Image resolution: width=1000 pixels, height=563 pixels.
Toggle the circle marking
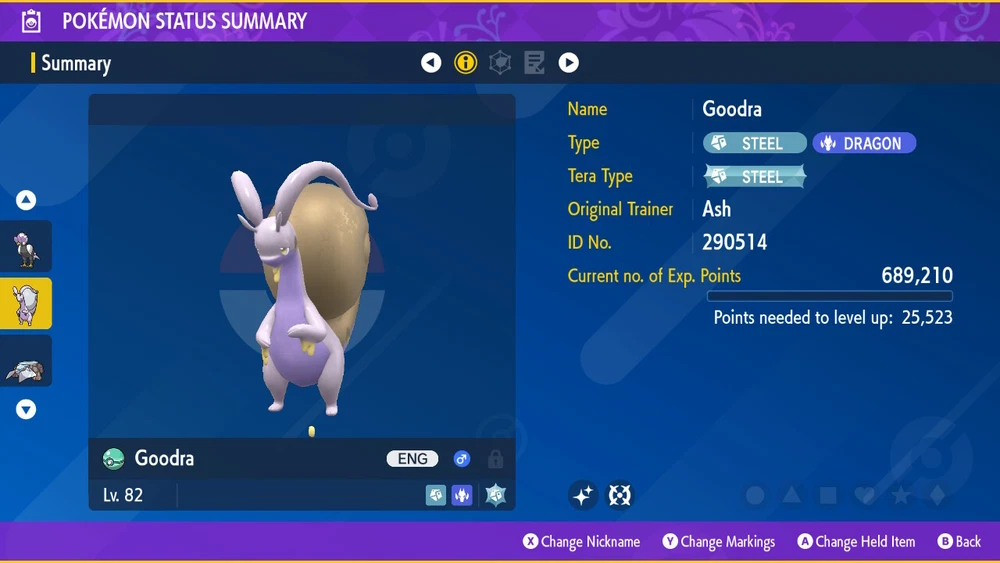click(x=756, y=495)
